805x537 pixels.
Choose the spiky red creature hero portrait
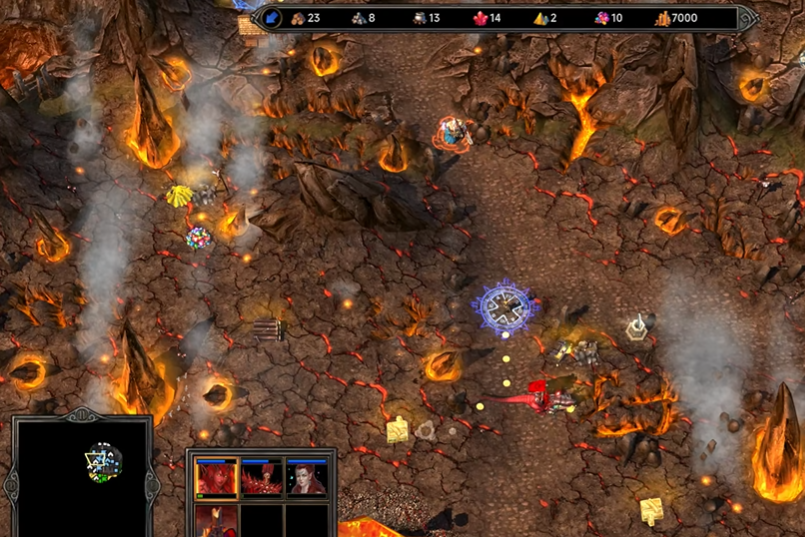tap(262, 478)
